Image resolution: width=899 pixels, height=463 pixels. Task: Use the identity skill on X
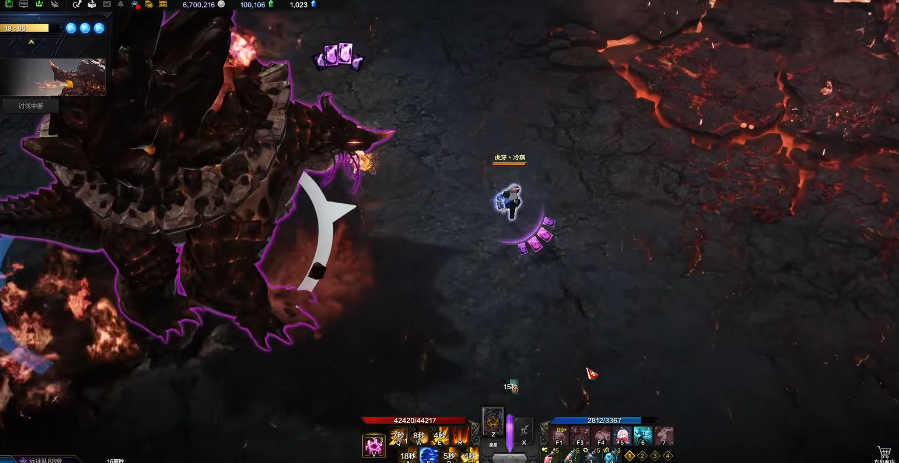pos(524,428)
